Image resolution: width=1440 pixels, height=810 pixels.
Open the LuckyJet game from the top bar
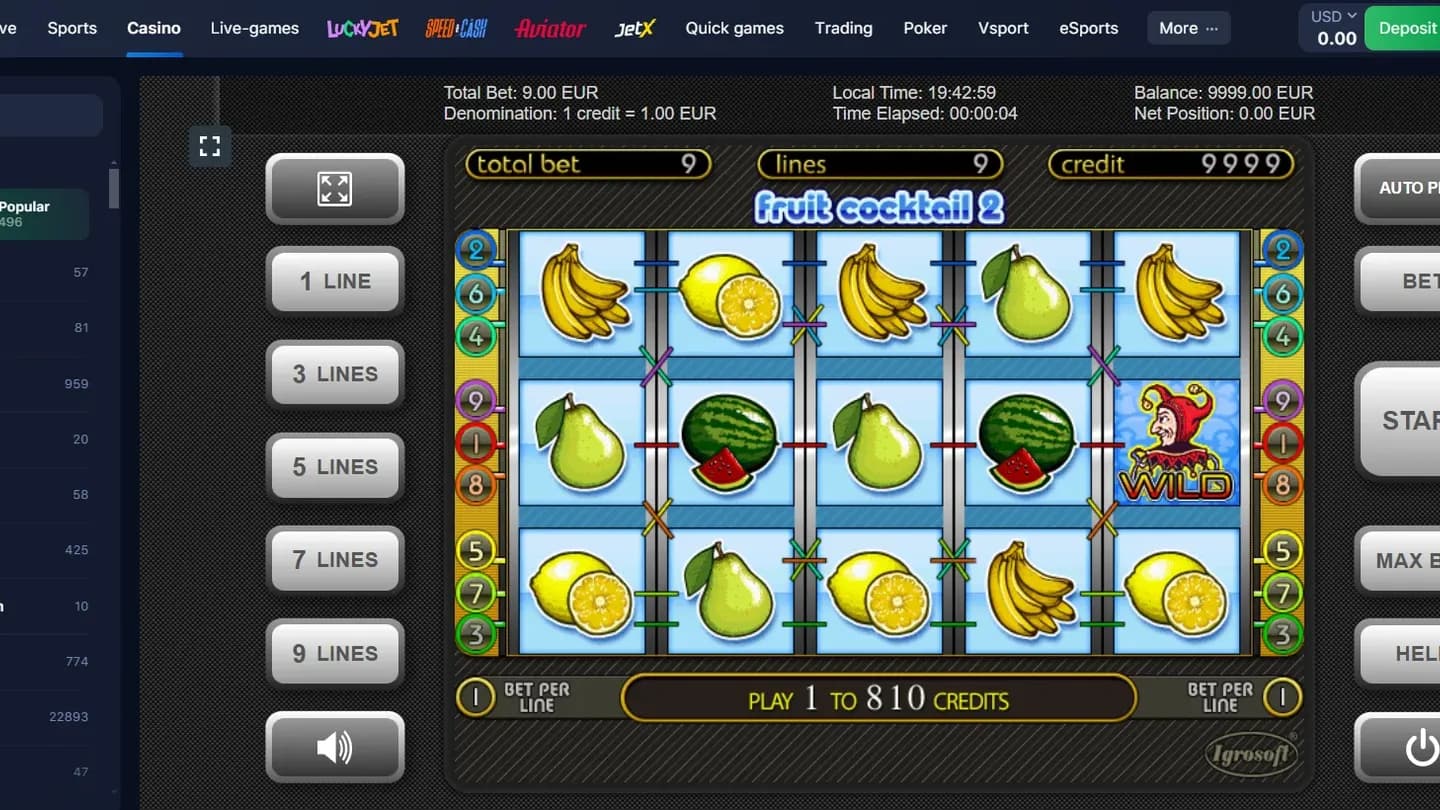[x=362, y=28]
